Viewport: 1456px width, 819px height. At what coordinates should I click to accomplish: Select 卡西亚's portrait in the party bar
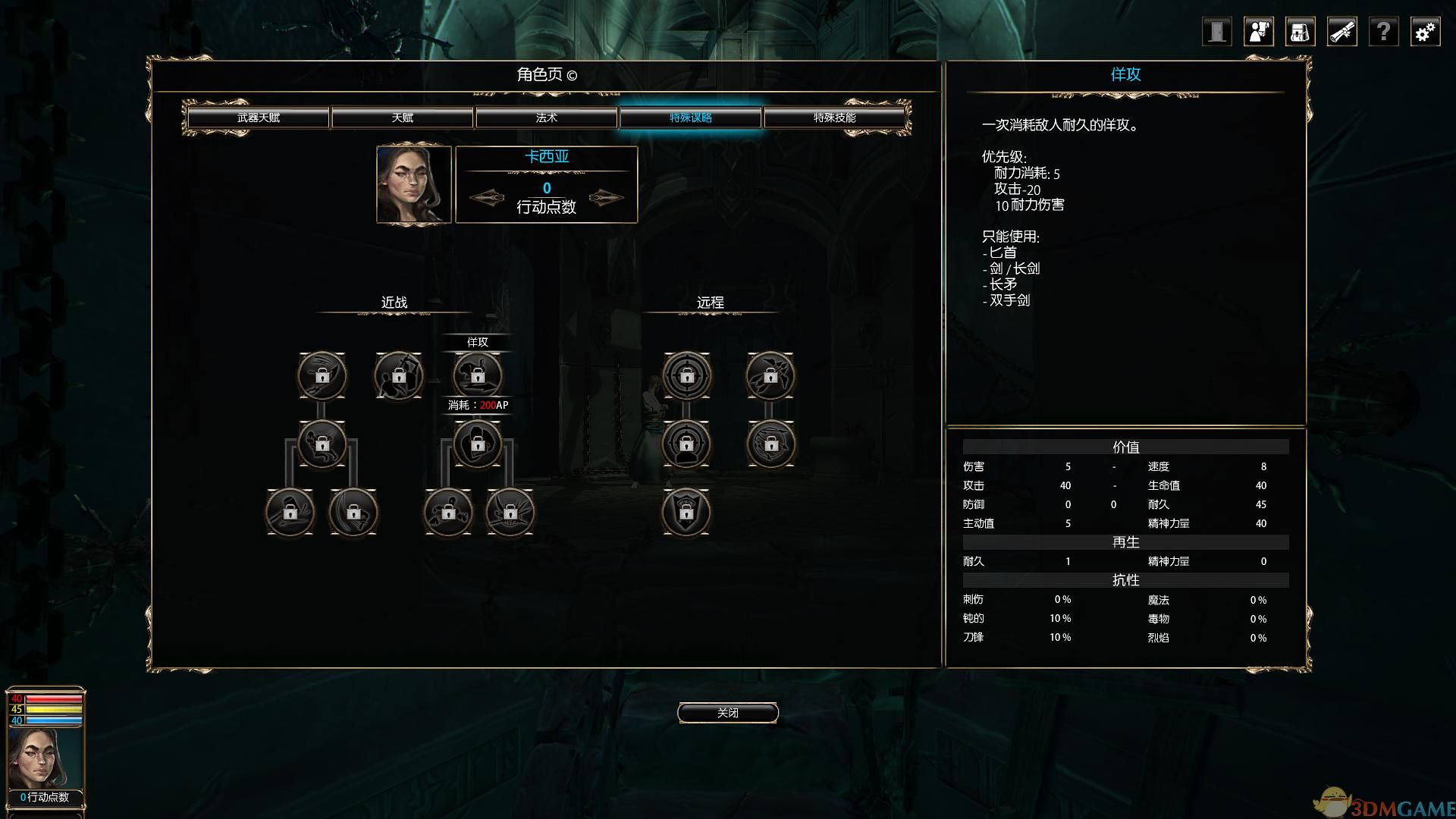click(45, 758)
